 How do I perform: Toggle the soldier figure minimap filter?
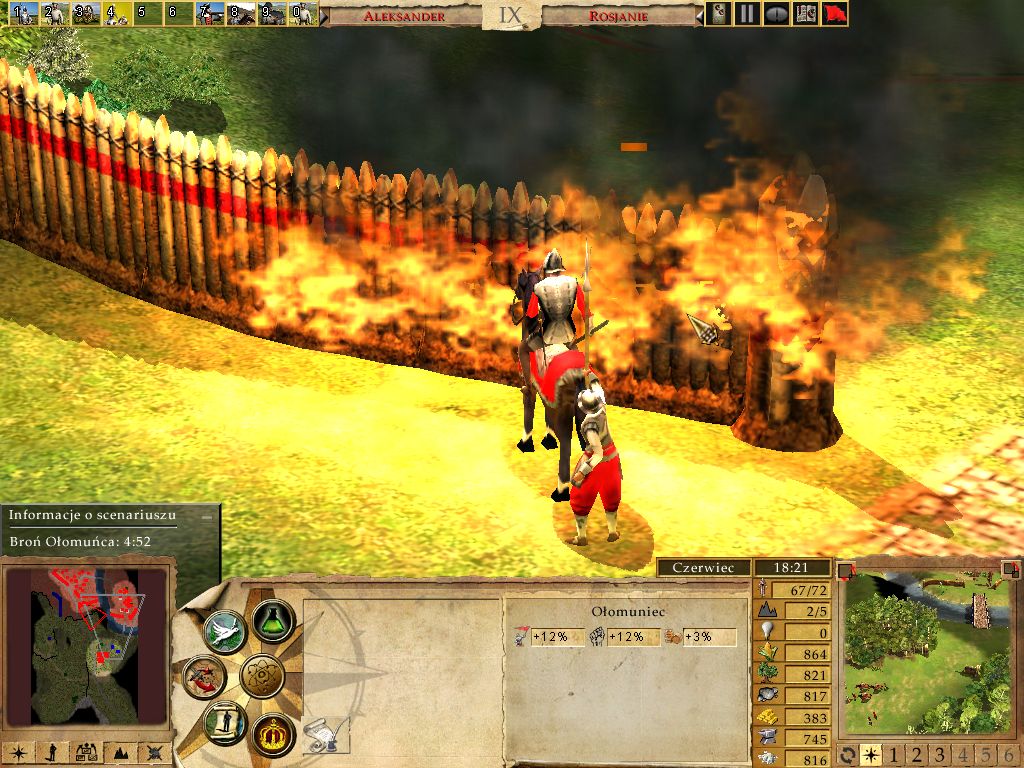pos(50,753)
